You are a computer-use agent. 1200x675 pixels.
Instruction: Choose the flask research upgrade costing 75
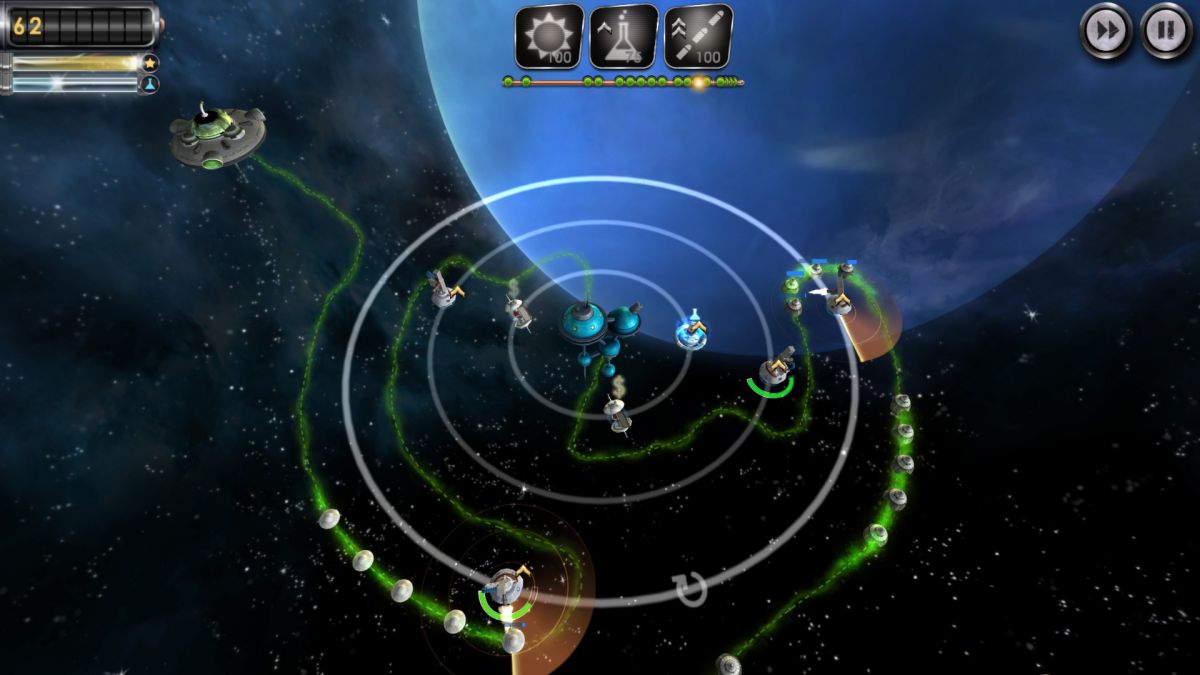click(x=624, y=37)
